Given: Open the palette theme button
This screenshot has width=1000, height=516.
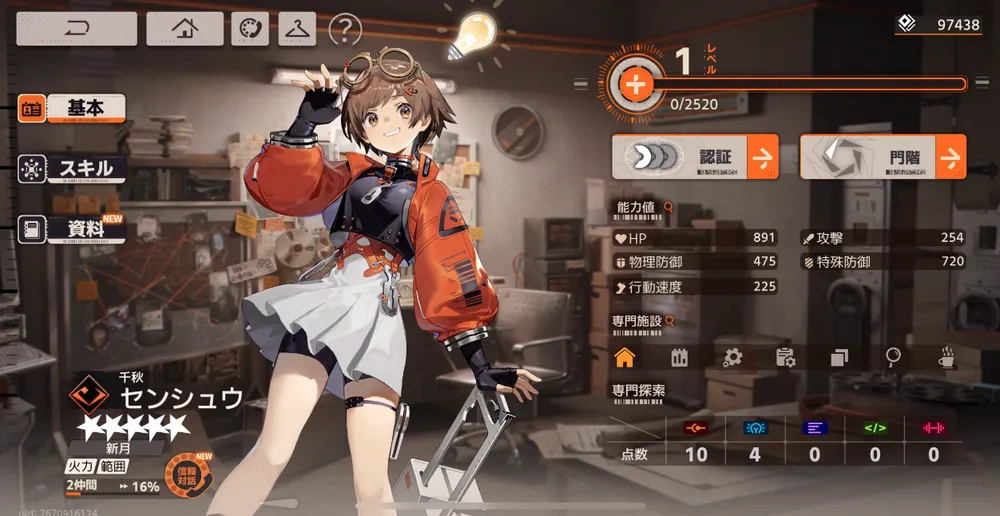Looking at the screenshot, I should pyautogui.click(x=249, y=29).
